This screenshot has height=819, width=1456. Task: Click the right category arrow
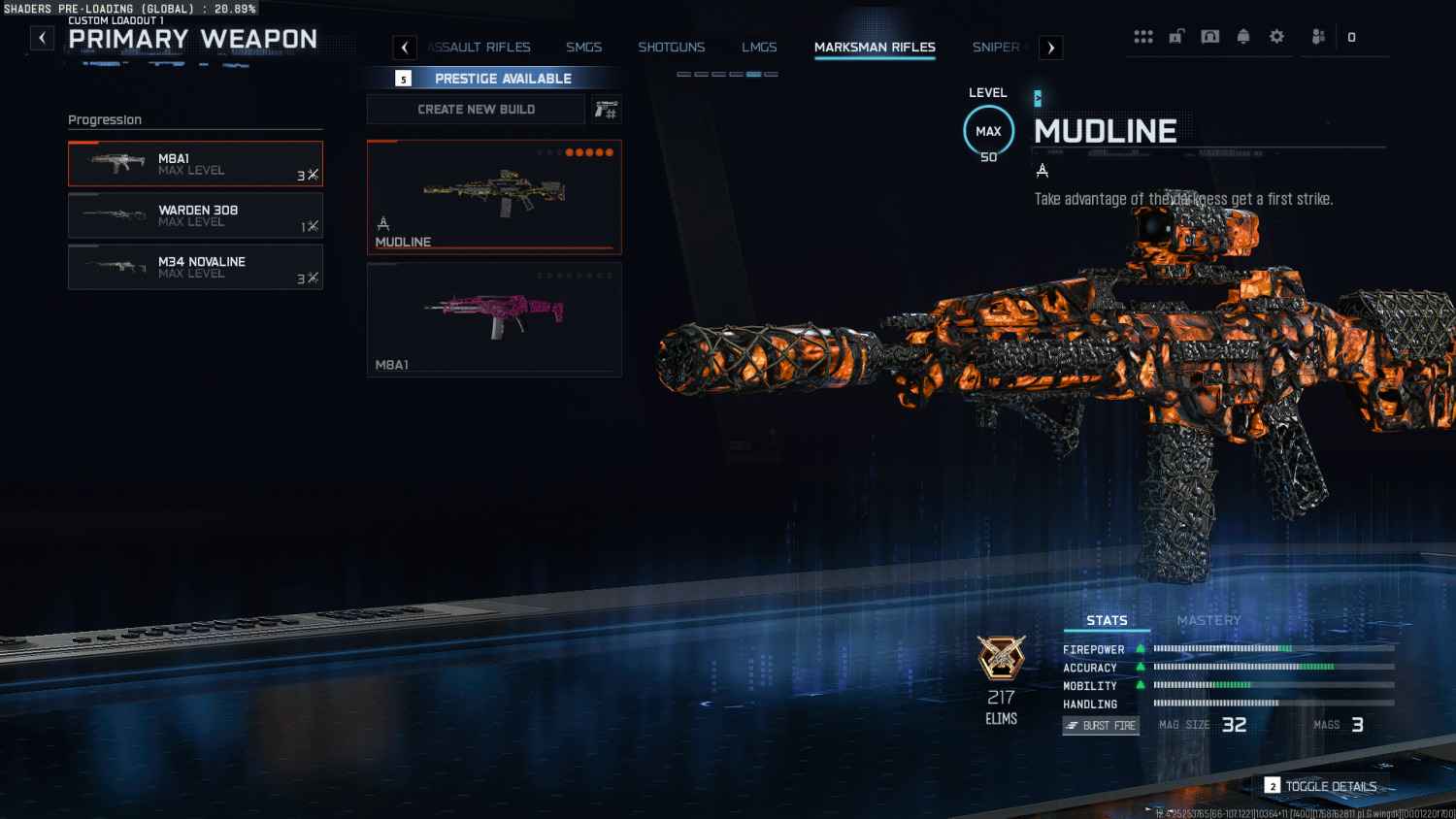[1050, 48]
